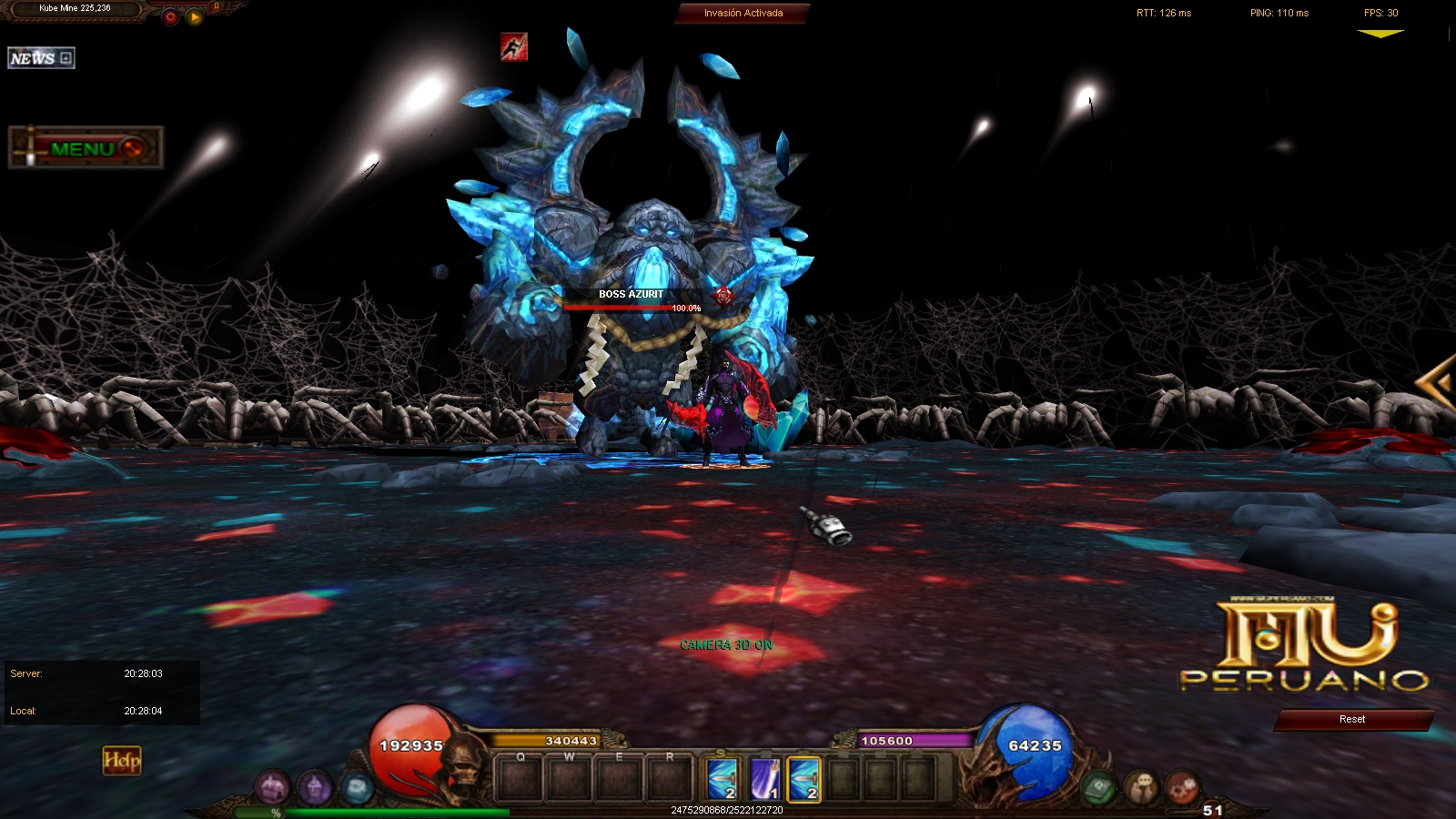The height and width of the screenshot is (819, 1456).
Task: Click the yellow play arrow icon
Action: click(x=195, y=17)
